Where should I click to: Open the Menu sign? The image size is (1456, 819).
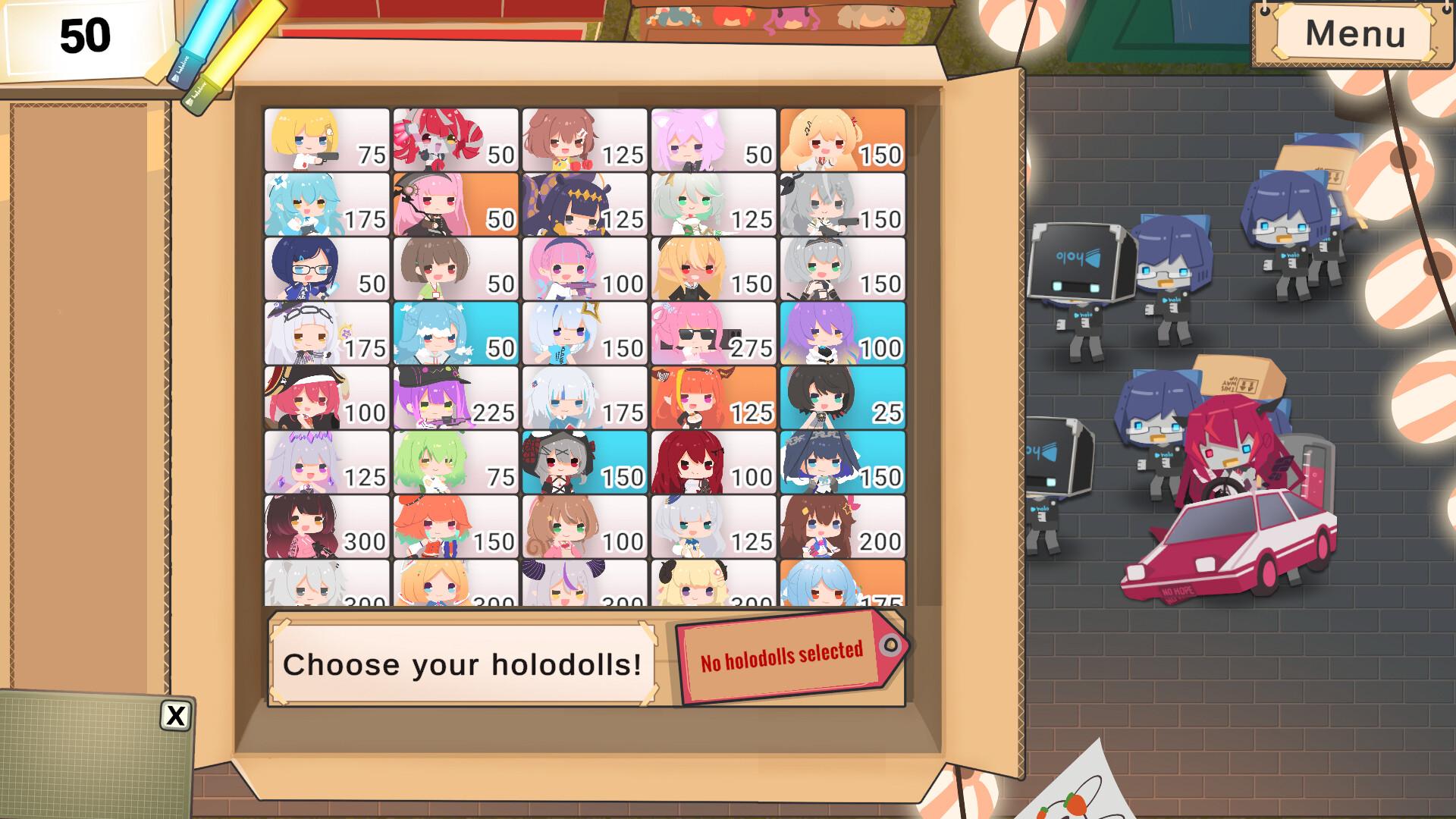coord(1354,33)
